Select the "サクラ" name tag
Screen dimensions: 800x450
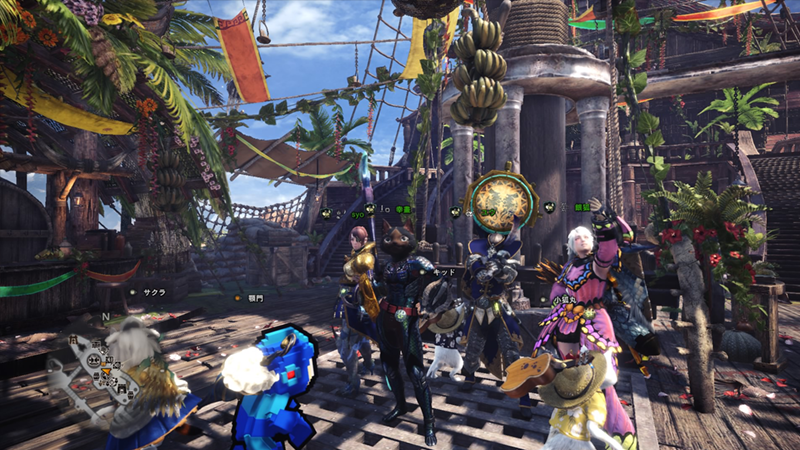tap(155, 292)
